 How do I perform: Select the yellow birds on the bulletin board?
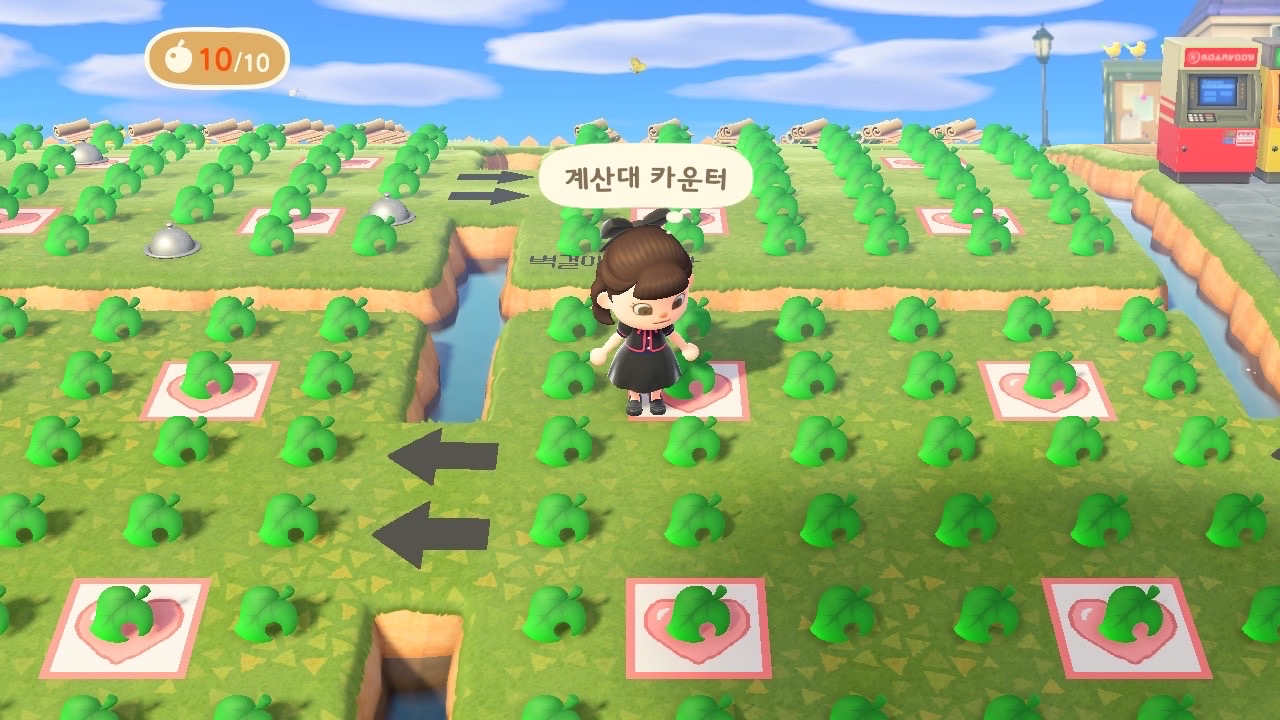point(1125,50)
